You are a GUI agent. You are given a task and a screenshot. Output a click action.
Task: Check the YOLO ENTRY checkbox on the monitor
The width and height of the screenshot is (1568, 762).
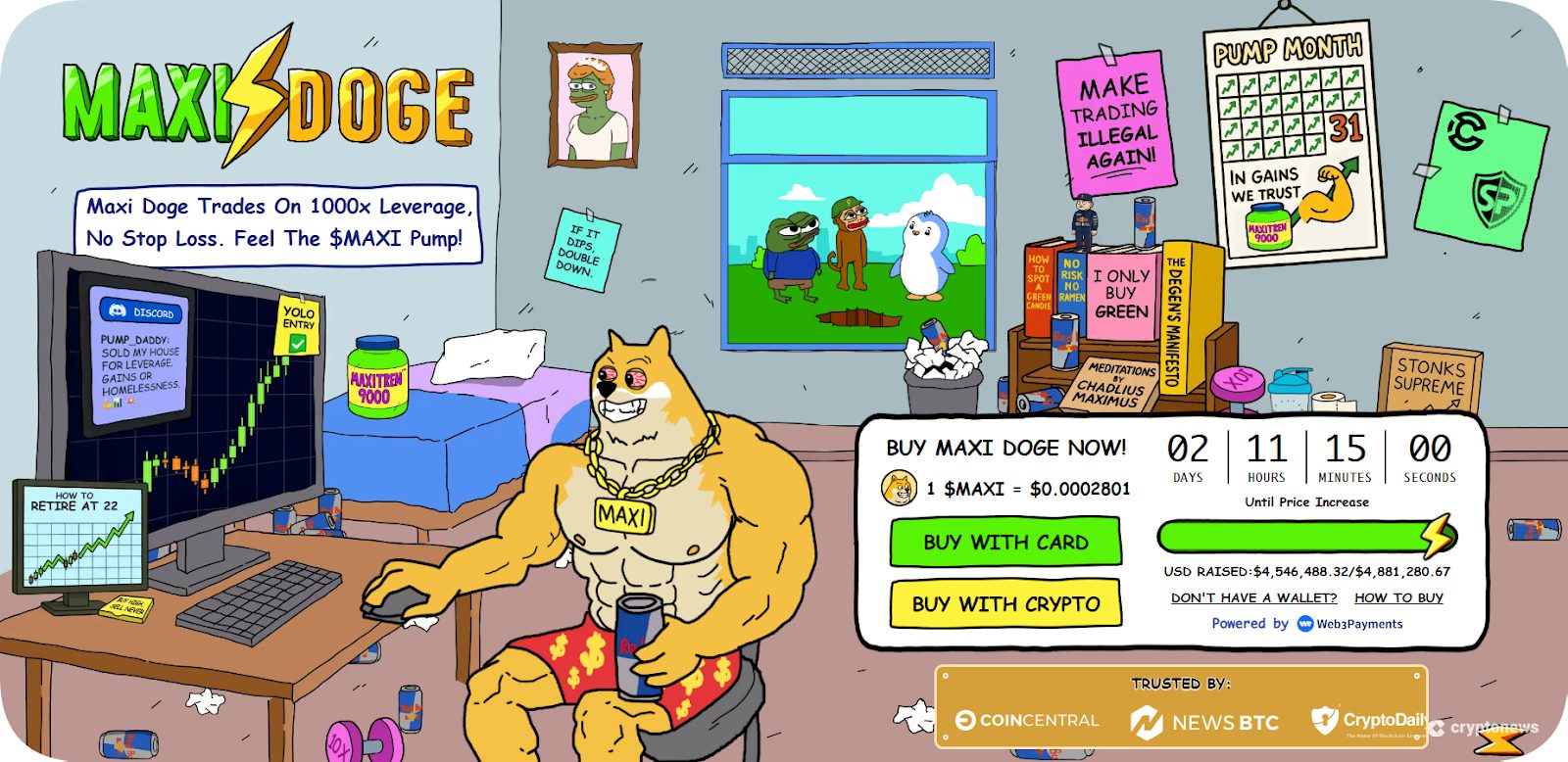click(x=300, y=343)
